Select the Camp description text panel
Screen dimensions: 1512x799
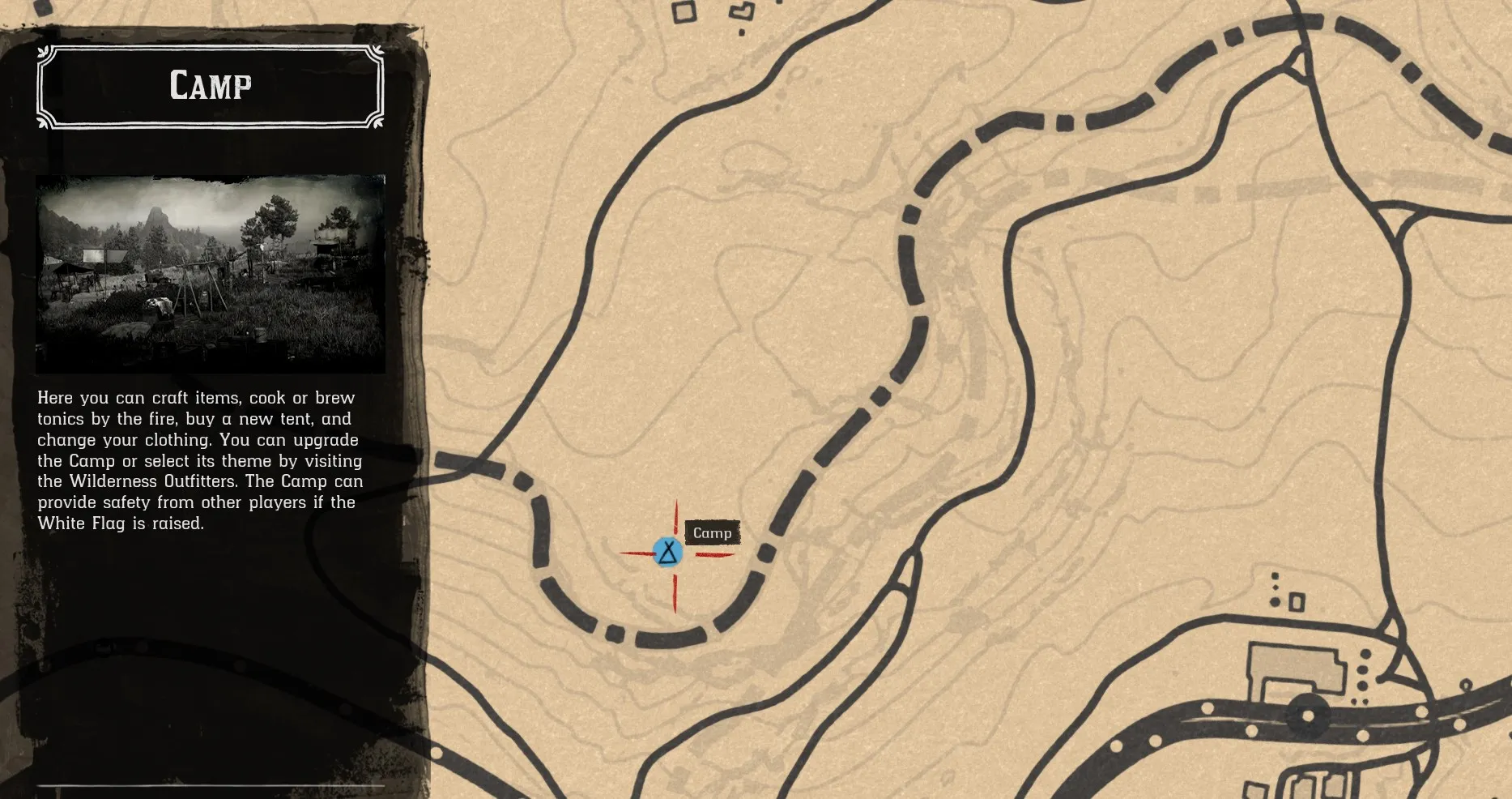pos(199,460)
